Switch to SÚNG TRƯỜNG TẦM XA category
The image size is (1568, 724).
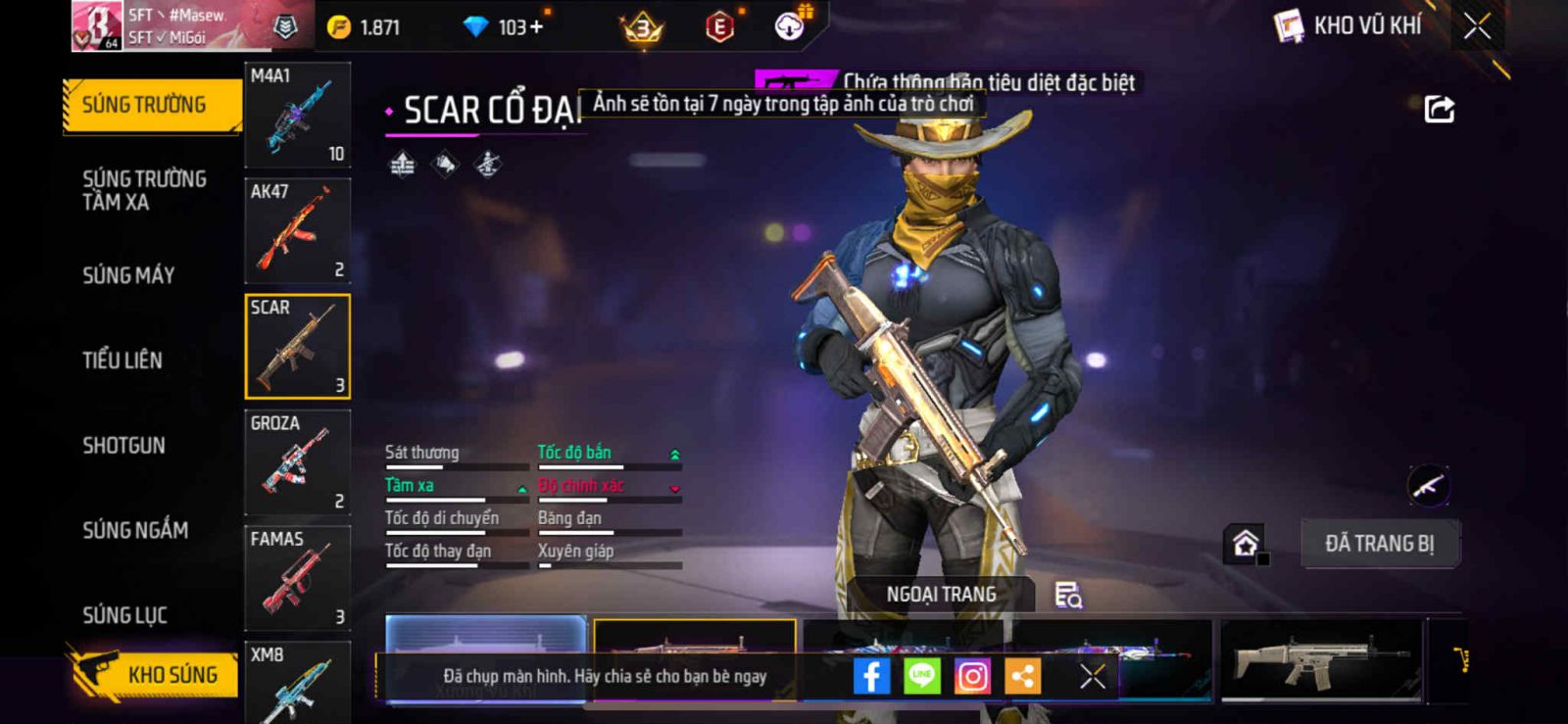[144, 190]
